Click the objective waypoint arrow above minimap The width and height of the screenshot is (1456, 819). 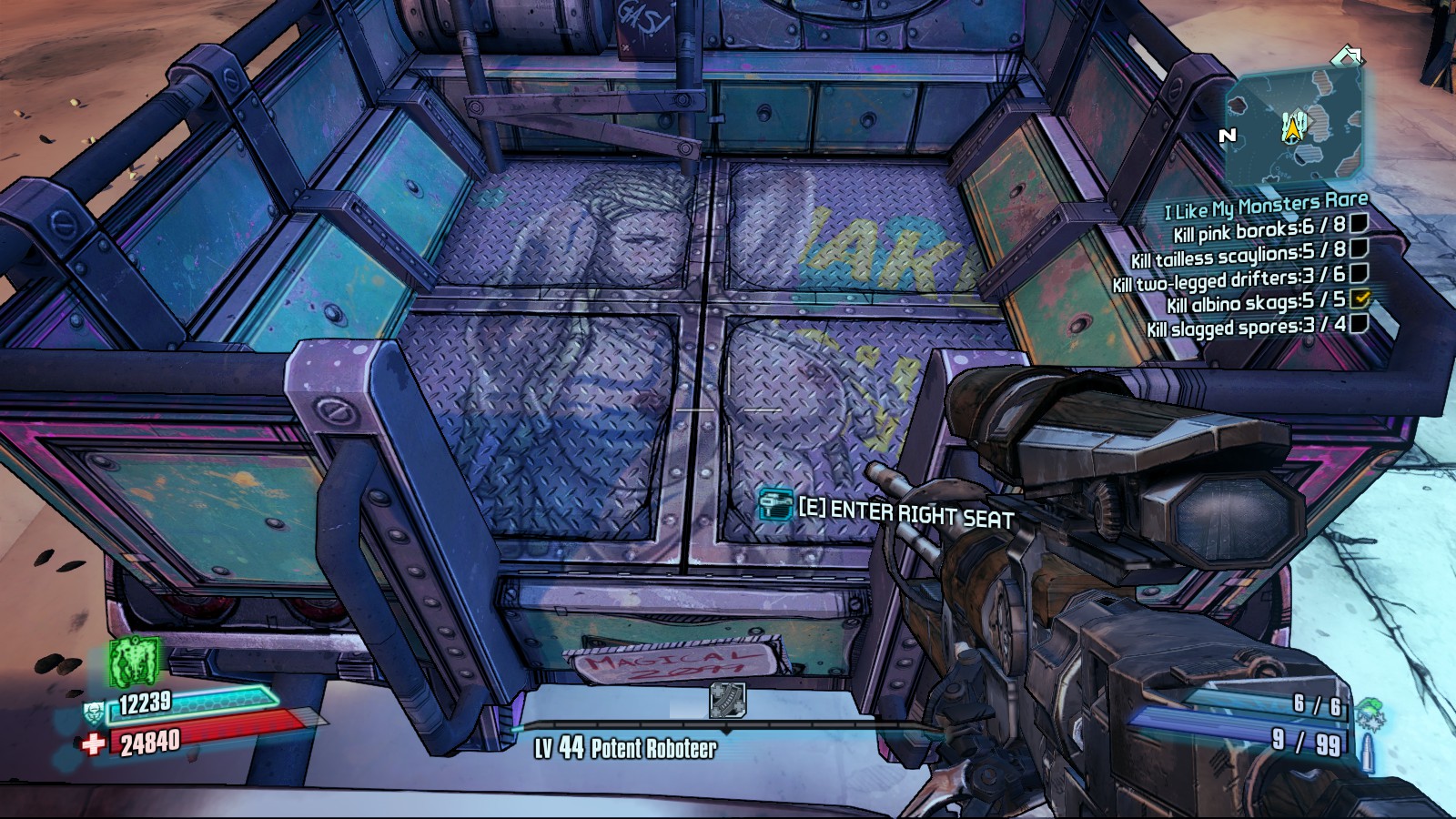tap(1347, 56)
